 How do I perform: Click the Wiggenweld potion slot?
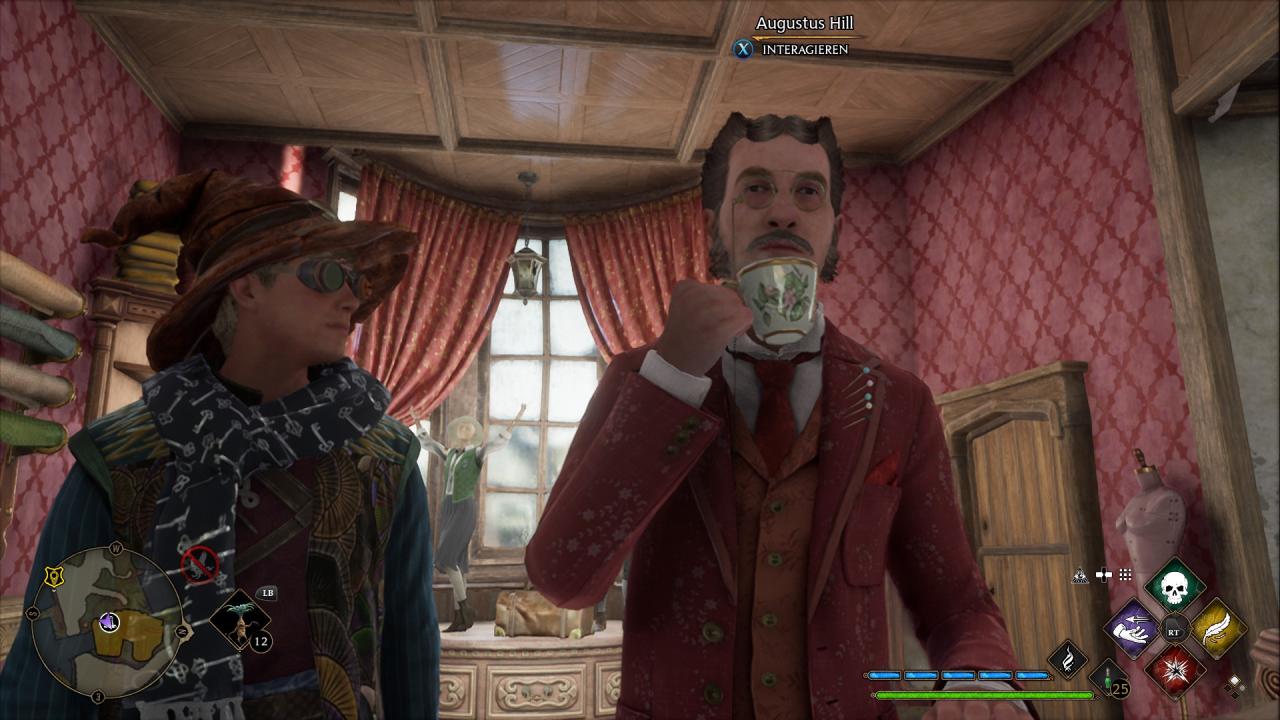click(x=1109, y=679)
